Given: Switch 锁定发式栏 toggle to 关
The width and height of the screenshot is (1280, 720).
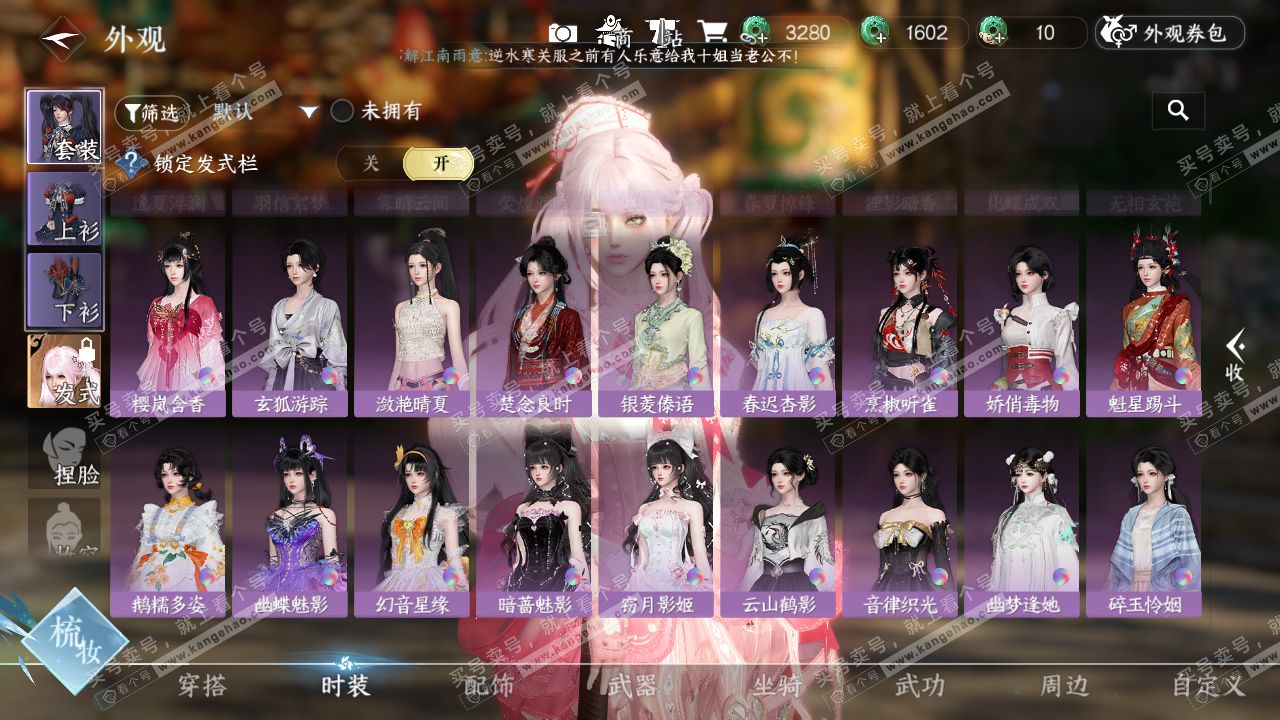Looking at the screenshot, I should tap(371, 163).
